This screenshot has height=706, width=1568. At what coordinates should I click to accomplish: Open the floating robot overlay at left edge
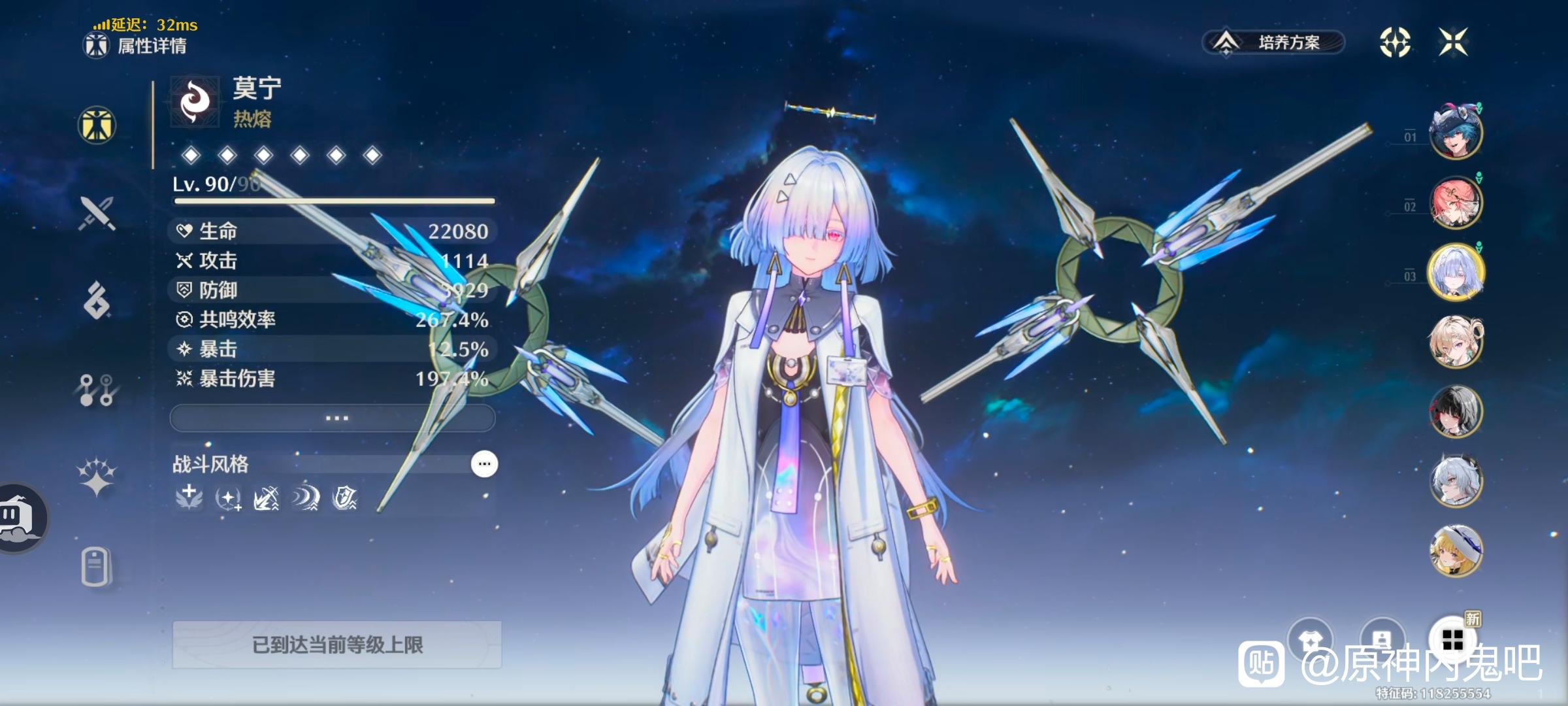(x=20, y=518)
